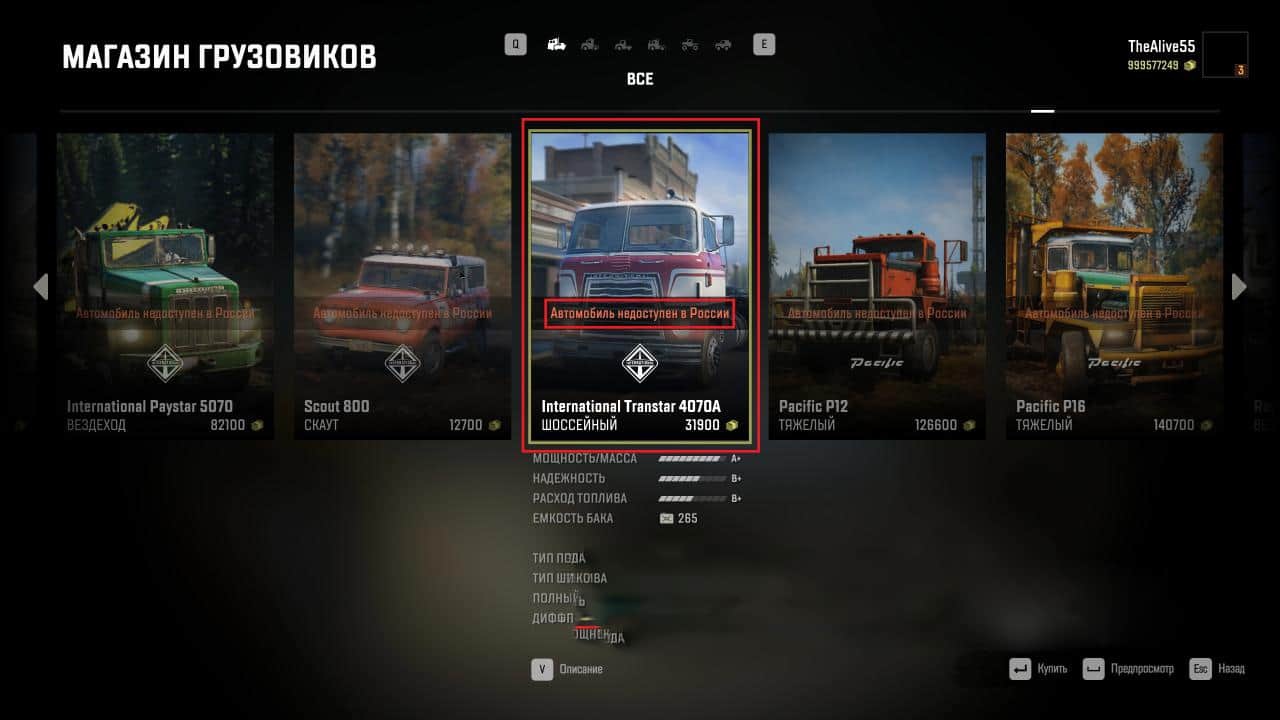This screenshot has width=1280, height=720.
Task: Expand the next trucks with the right arrow
Action: pos(1239,287)
